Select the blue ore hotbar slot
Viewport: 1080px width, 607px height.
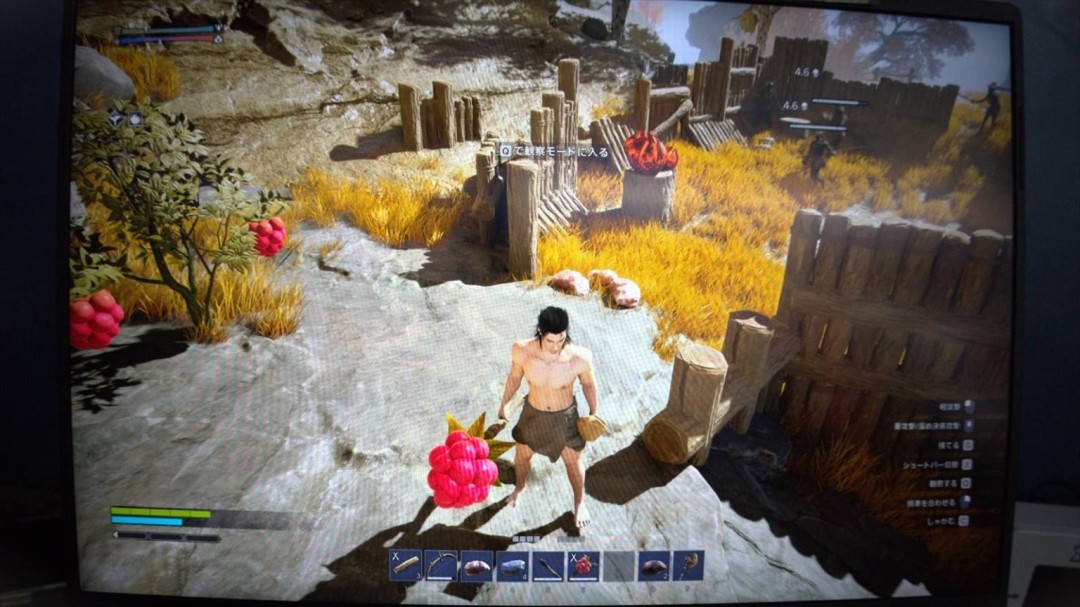[512, 566]
